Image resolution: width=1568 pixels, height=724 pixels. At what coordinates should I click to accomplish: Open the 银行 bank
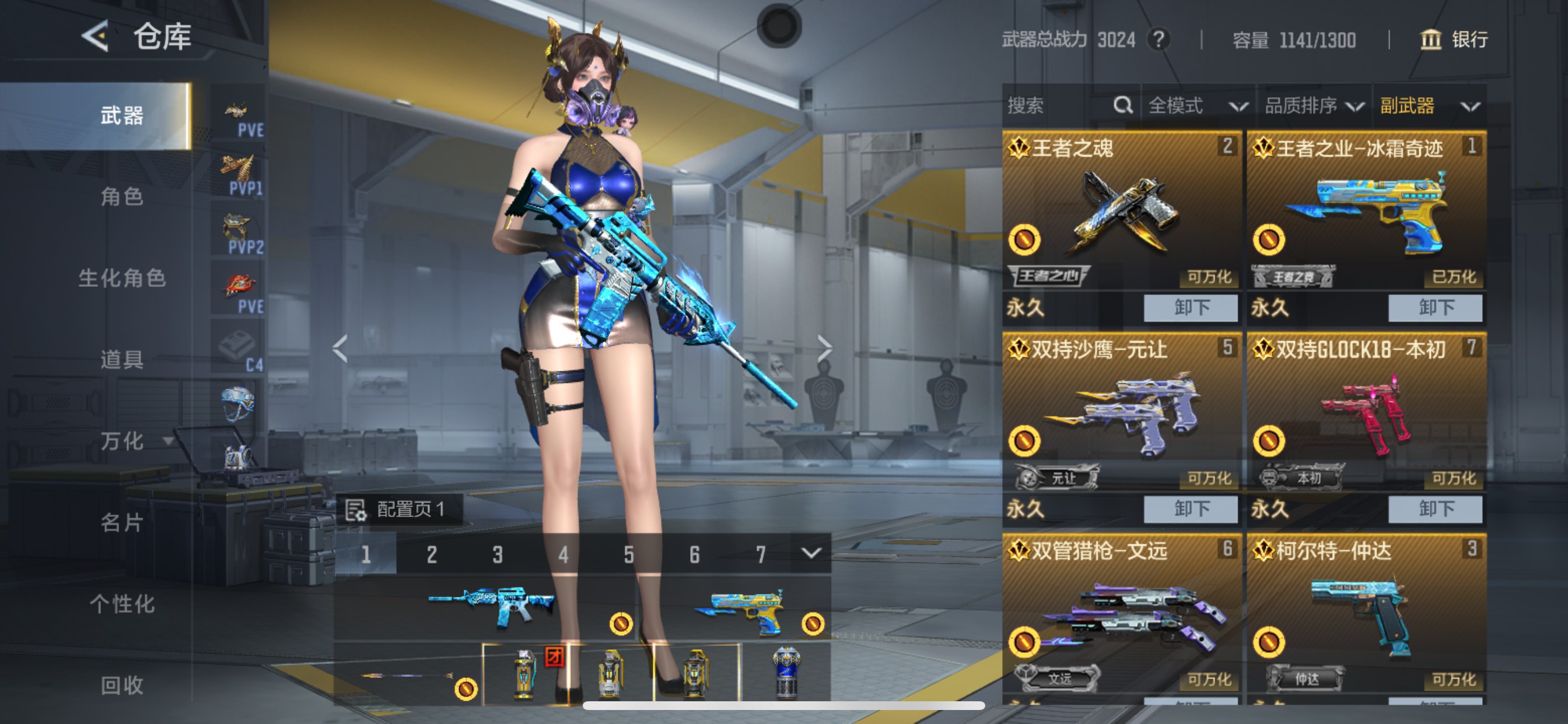(1454, 40)
